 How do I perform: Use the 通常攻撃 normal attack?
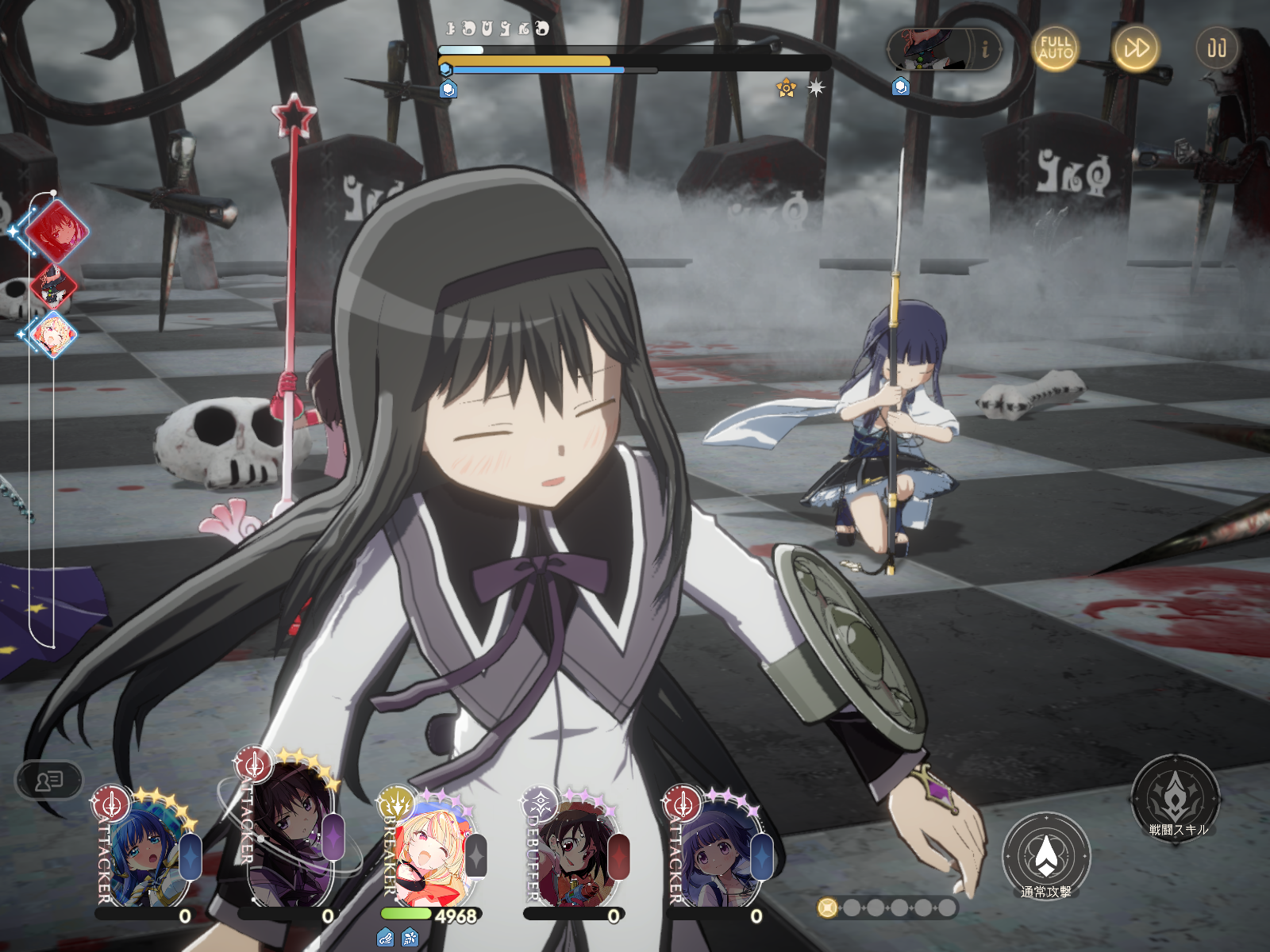pyautogui.click(x=1046, y=857)
